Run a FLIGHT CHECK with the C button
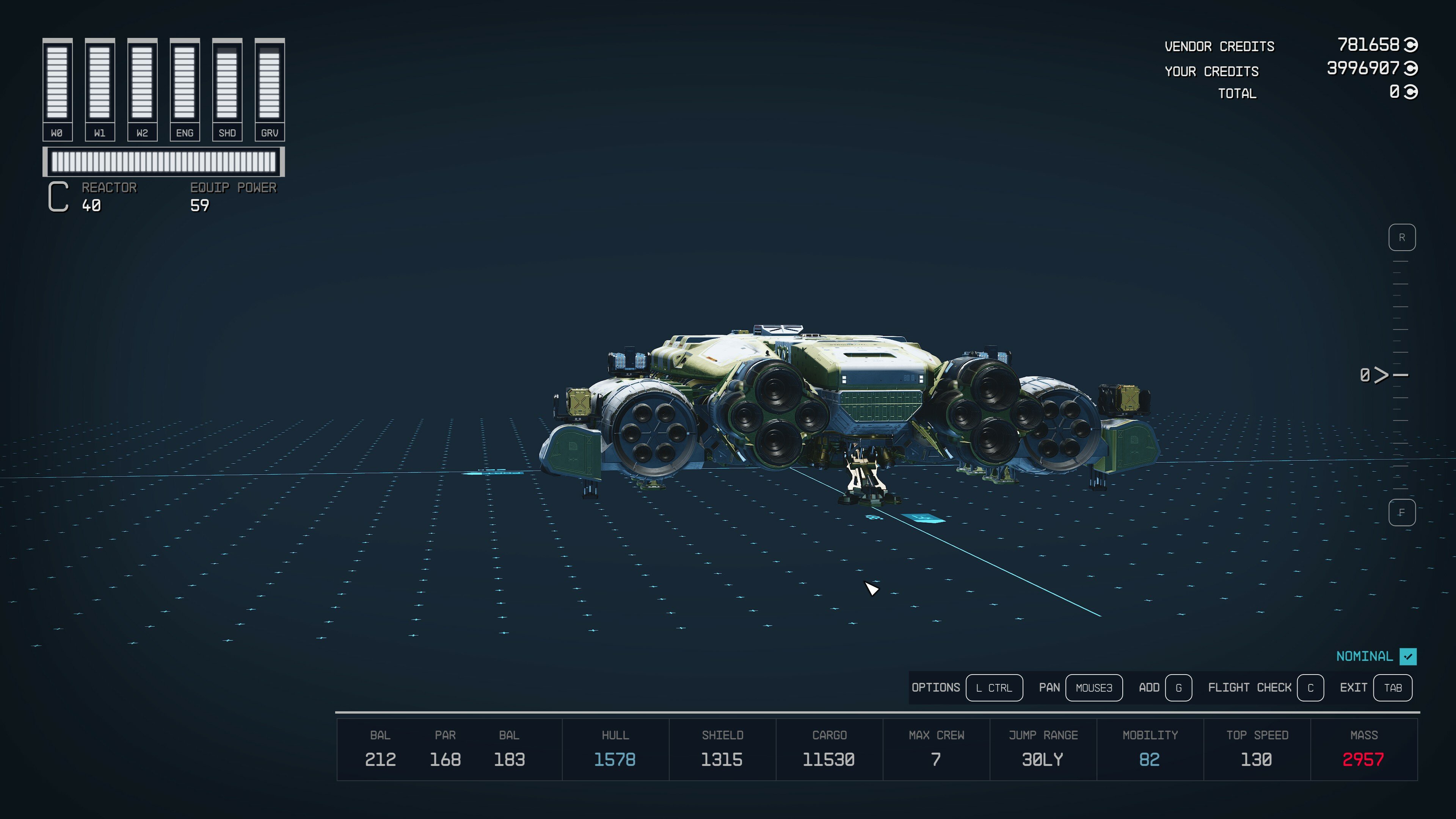 click(1311, 688)
